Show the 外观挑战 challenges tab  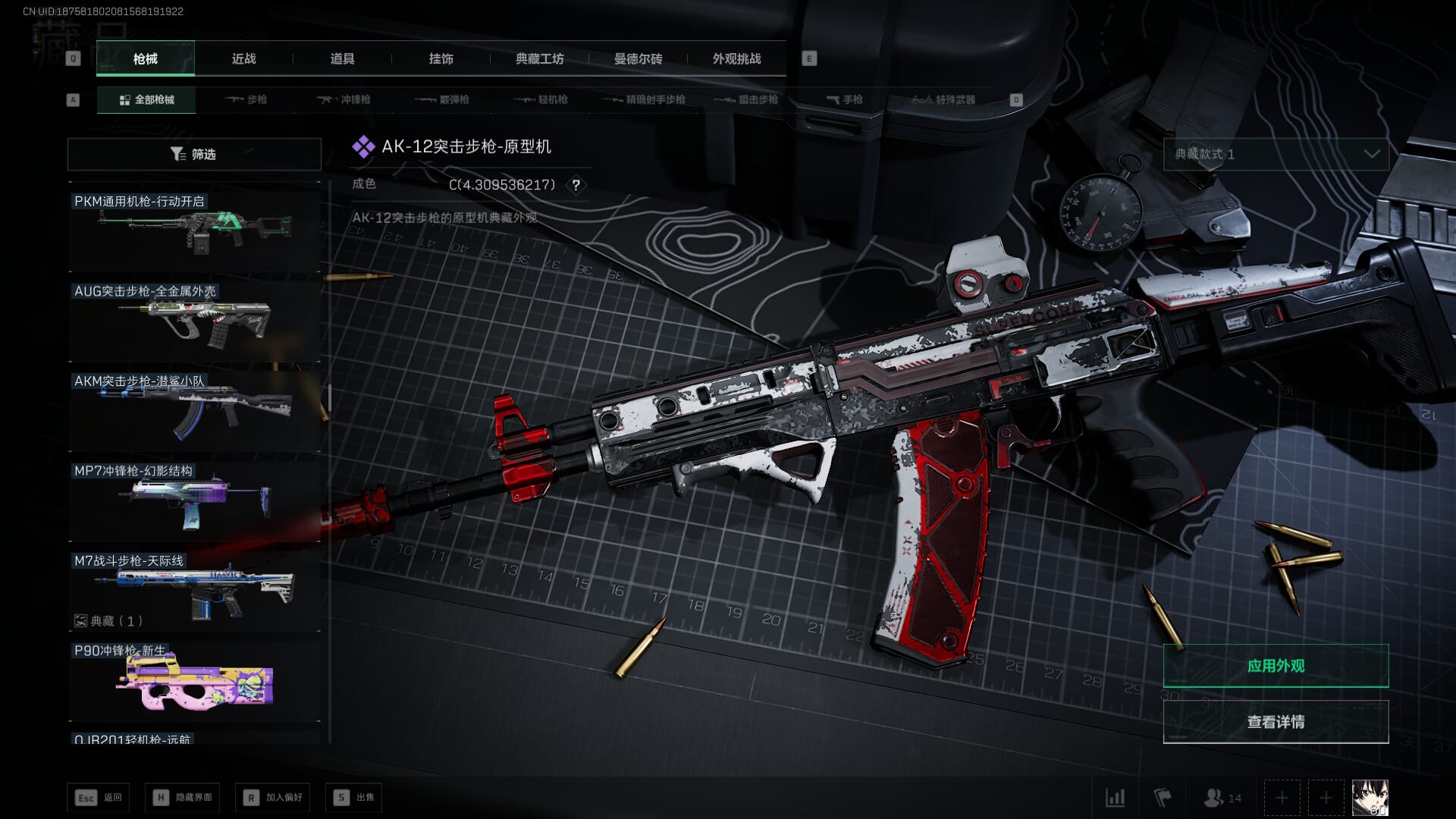coord(736,58)
